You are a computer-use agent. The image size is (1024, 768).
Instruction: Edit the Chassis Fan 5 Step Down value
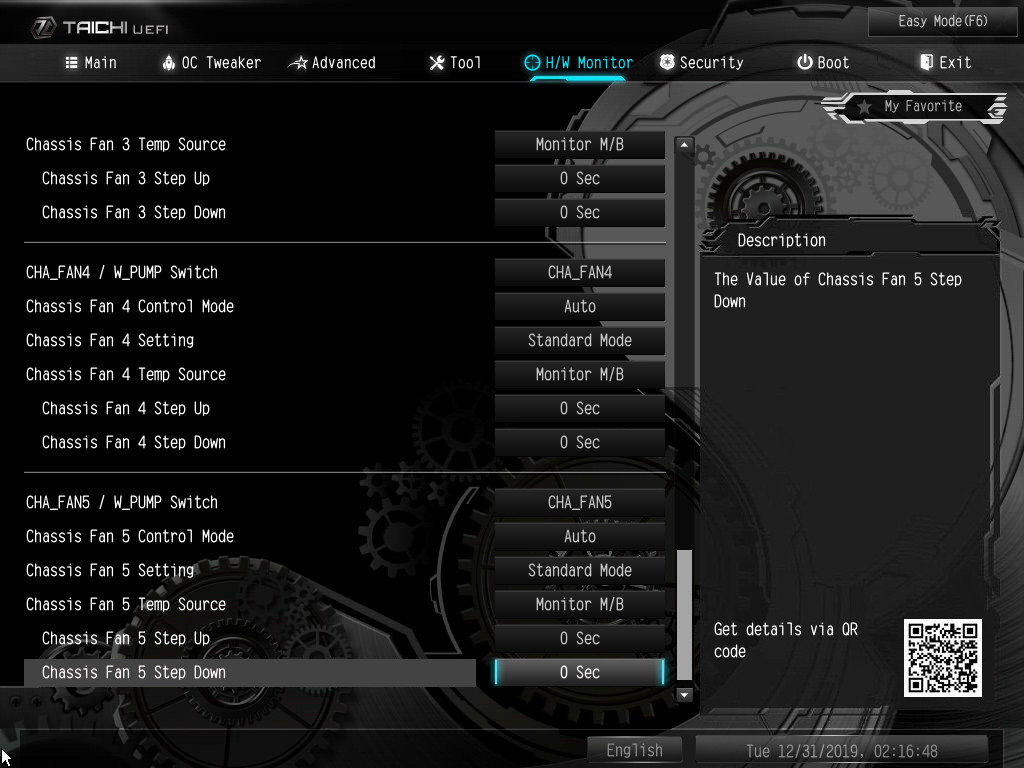click(x=580, y=672)
